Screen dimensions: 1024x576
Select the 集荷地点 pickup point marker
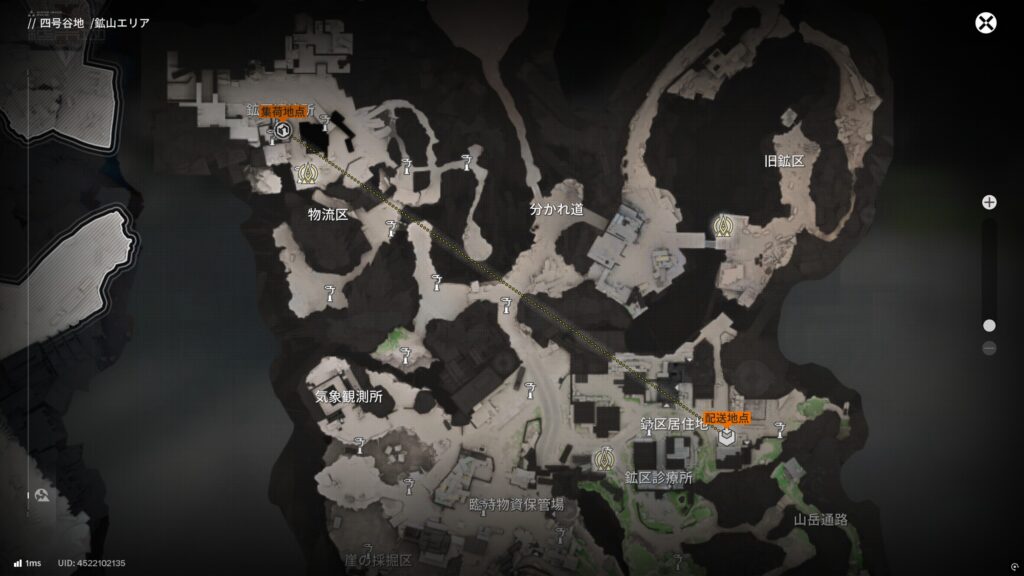click(x=283, y=130)
